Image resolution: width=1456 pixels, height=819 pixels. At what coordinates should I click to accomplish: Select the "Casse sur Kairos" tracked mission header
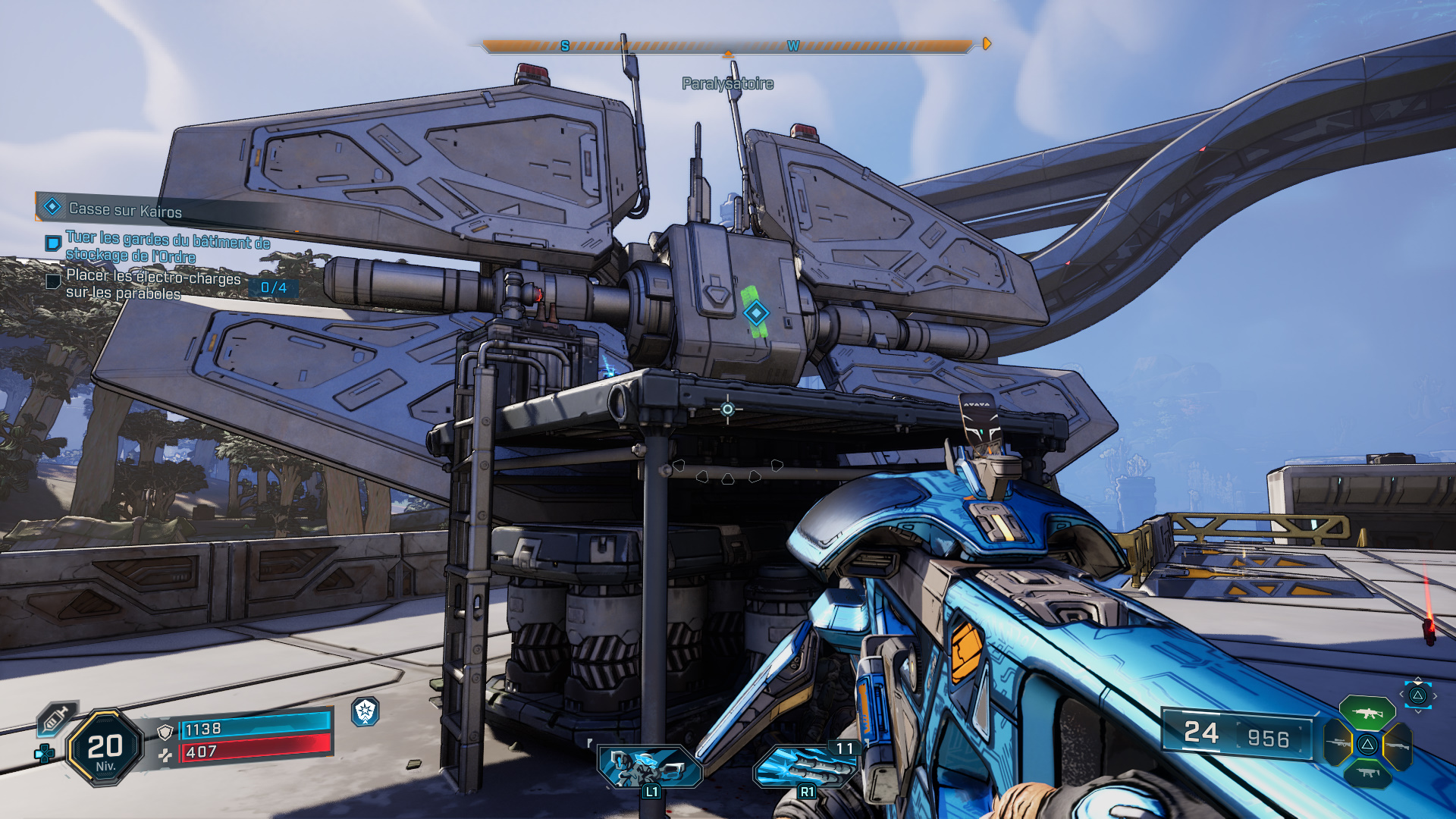pyautogui.click(x=125, y=209)
